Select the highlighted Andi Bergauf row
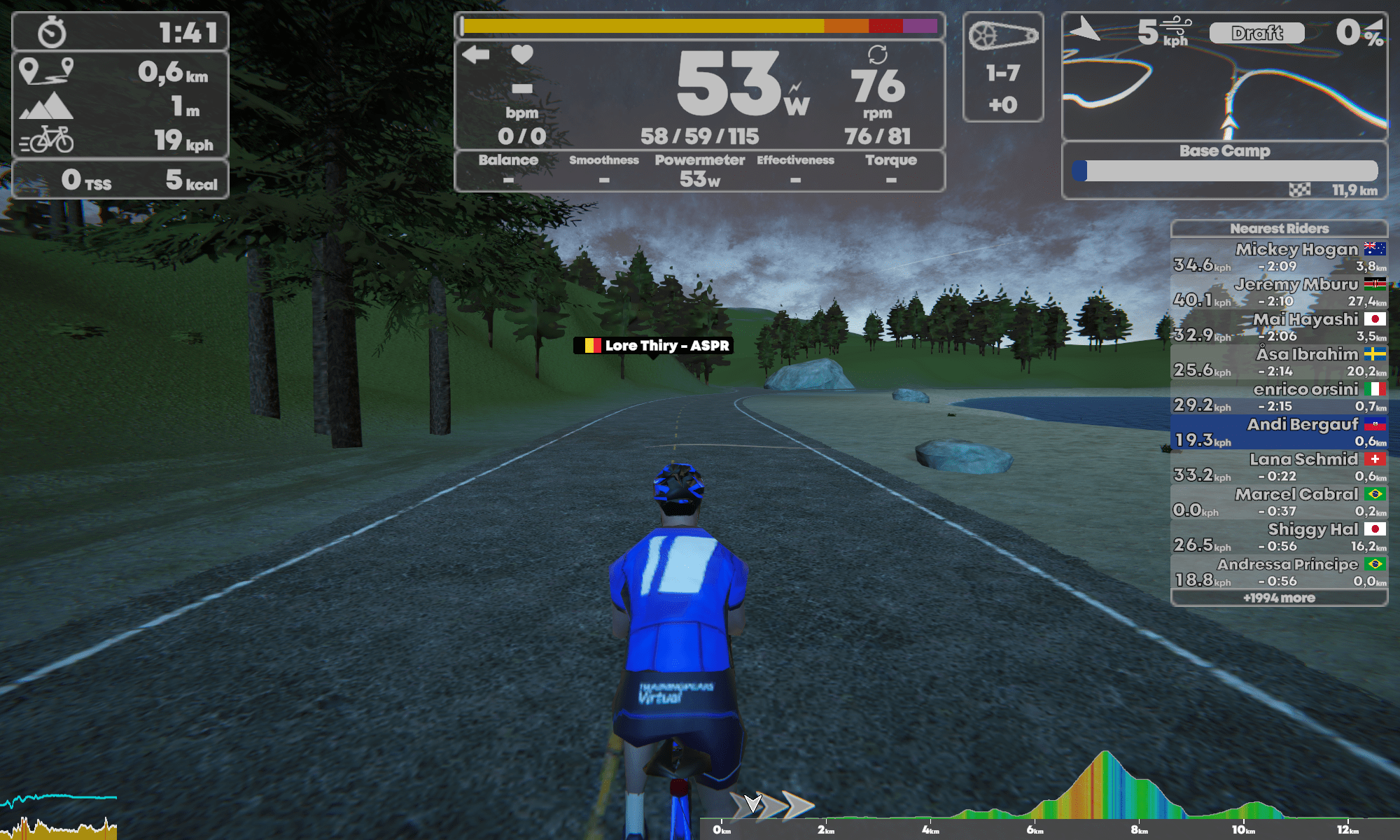The width and height of the screenshot is (1400, 840). coord(1279,432)
